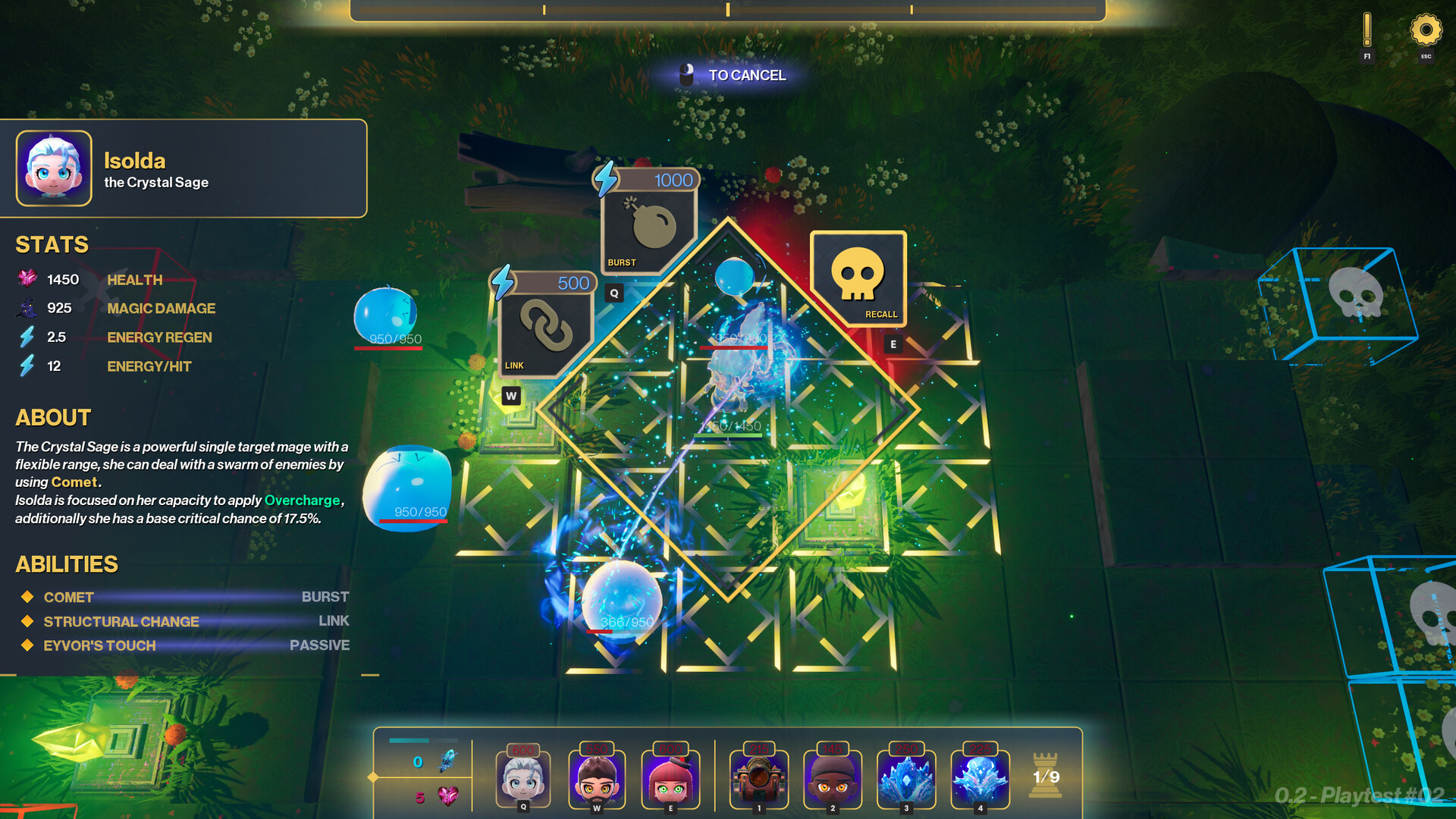The width and height of the screenshot is (1456, 819).
Task: Click the Overcharge highlighted text
Action: 302,500
